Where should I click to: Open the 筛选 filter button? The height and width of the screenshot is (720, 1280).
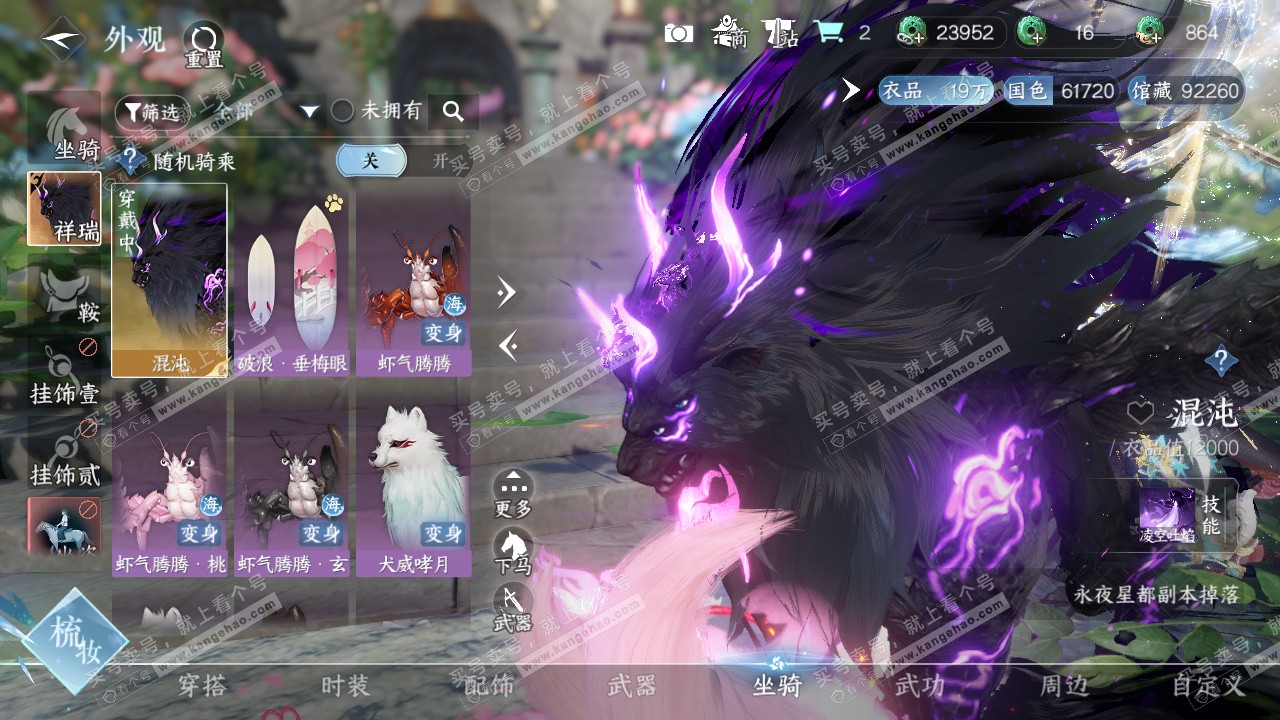pos(150,112)
